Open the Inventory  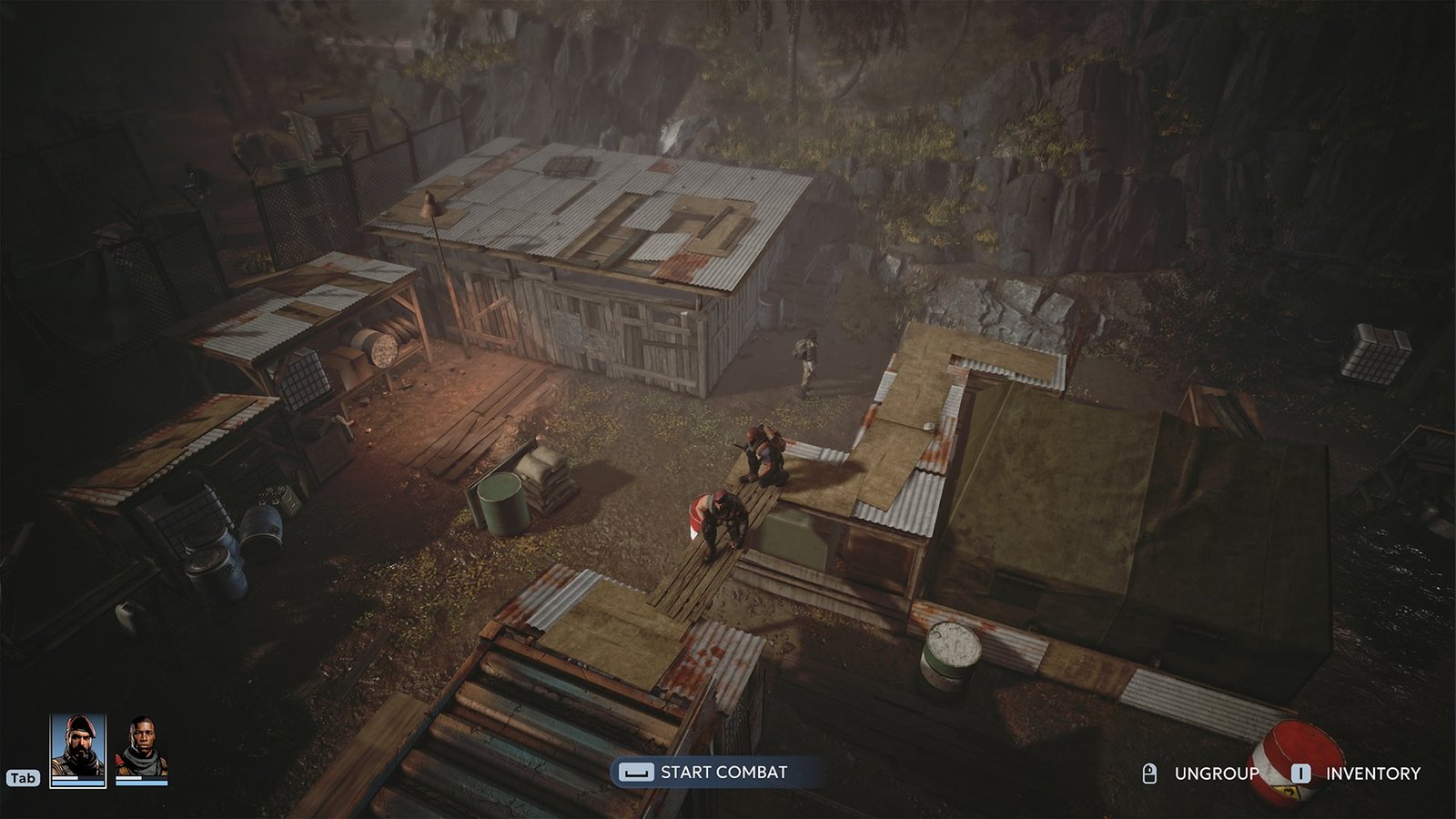point(1372,773)
